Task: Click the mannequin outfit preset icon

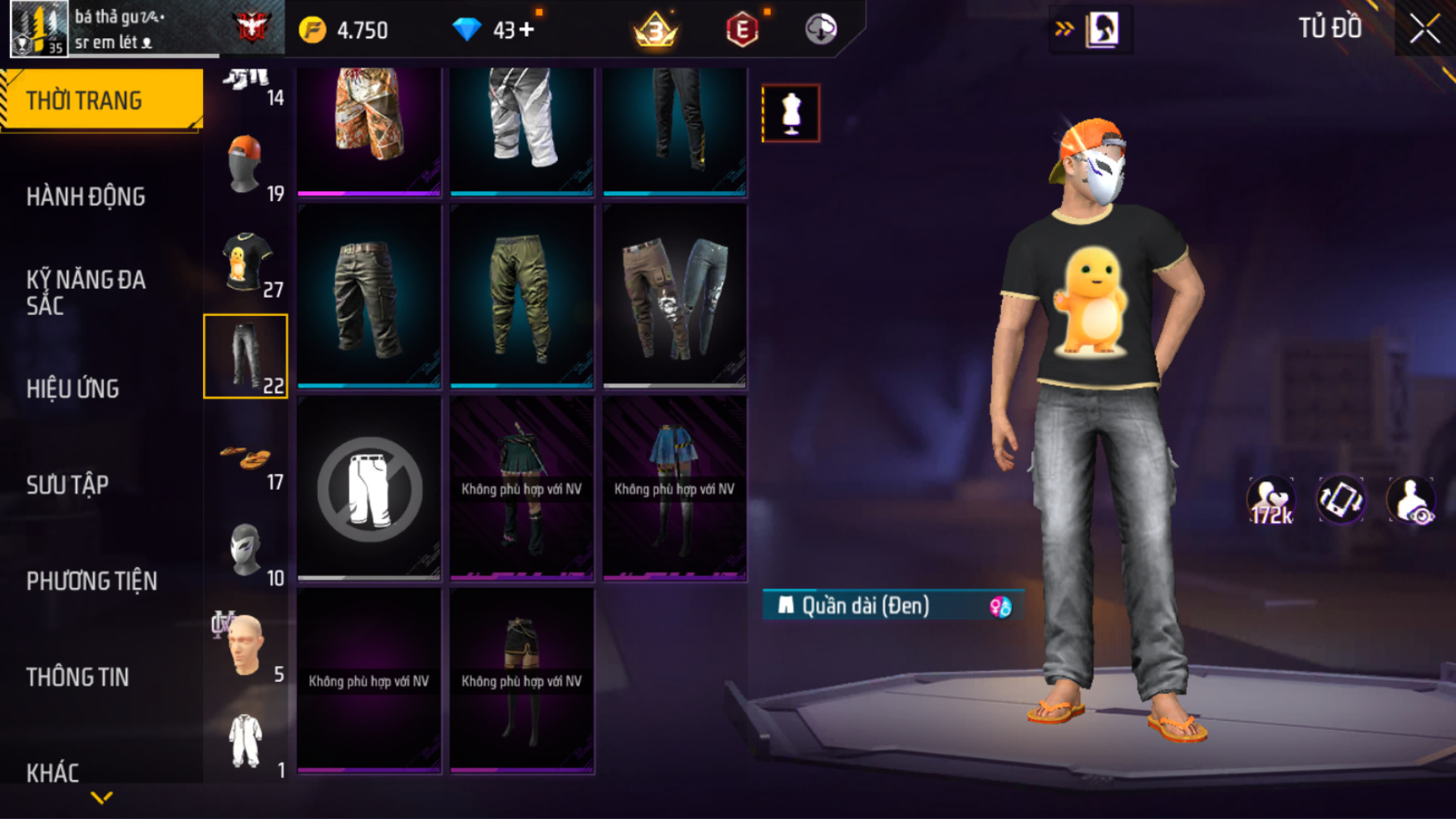Action: point(791,113)
